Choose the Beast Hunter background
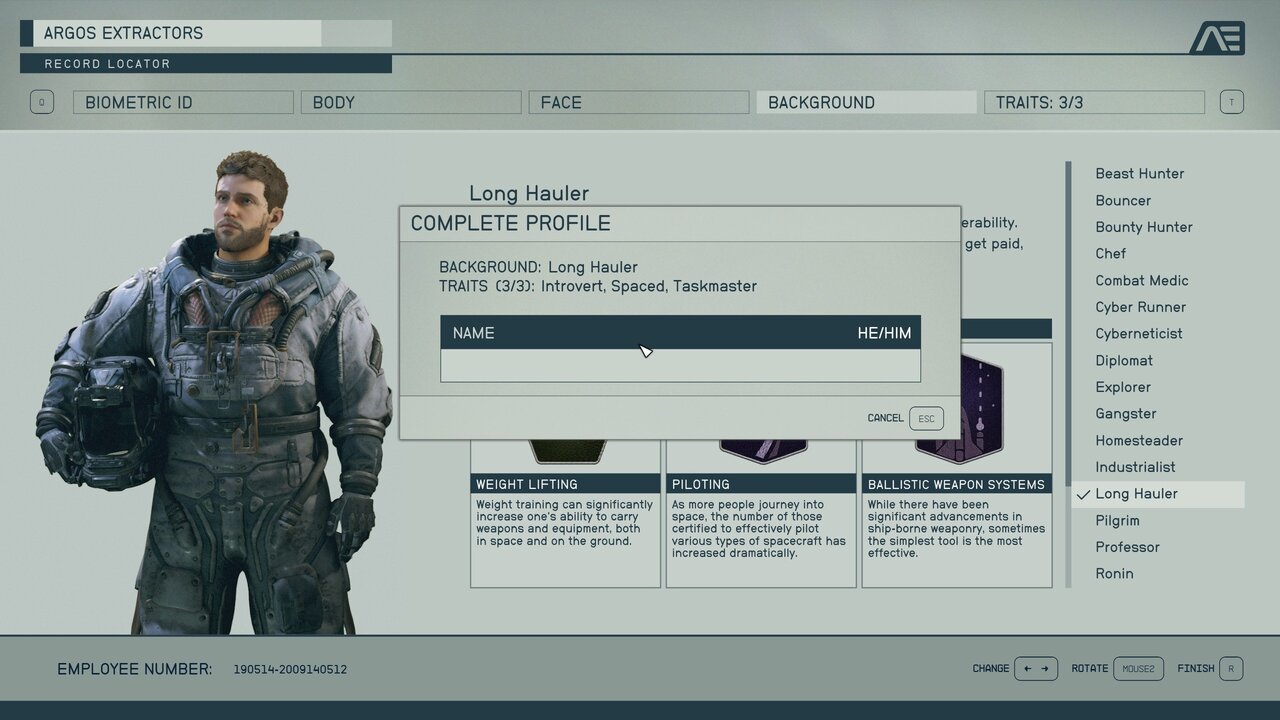This screenshot has width=1280, height=720. 1139,174
